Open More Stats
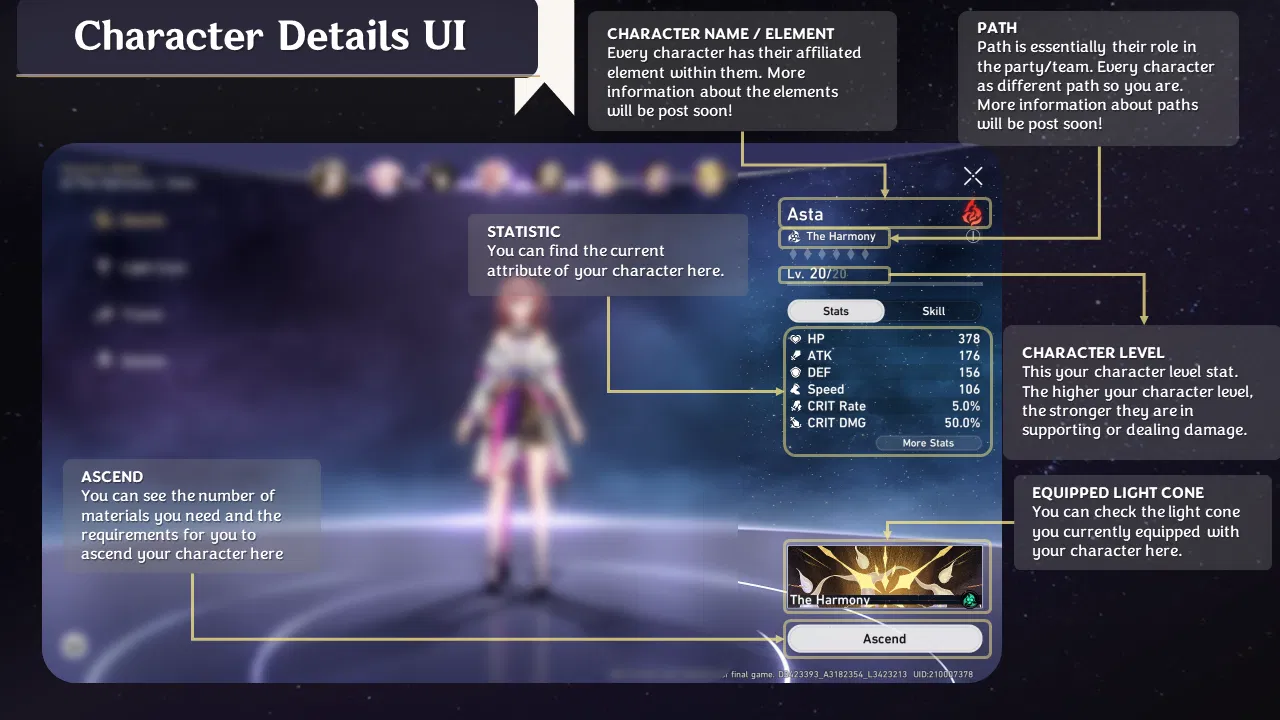This screenshot has width=1280, height=720. 928,443
